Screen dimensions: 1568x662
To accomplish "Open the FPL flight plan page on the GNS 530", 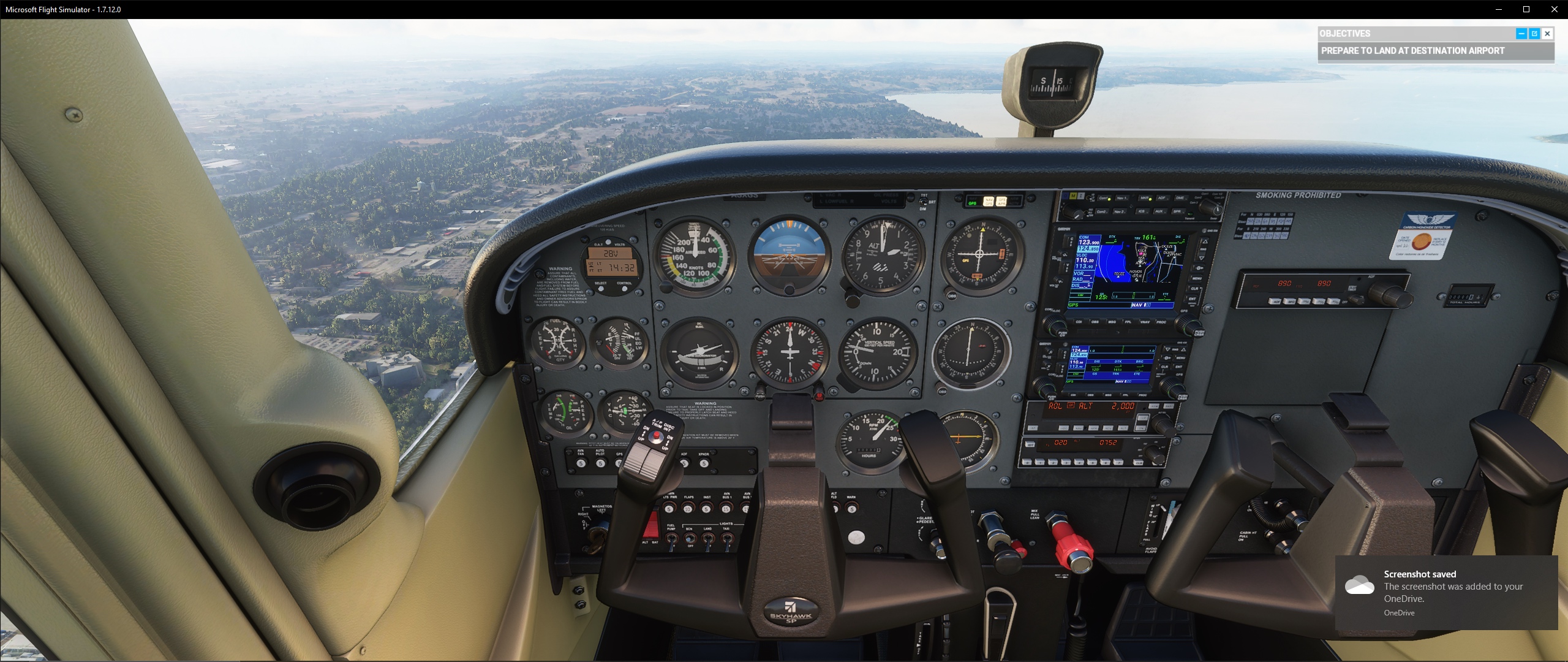I will (x=1128, y=321).
